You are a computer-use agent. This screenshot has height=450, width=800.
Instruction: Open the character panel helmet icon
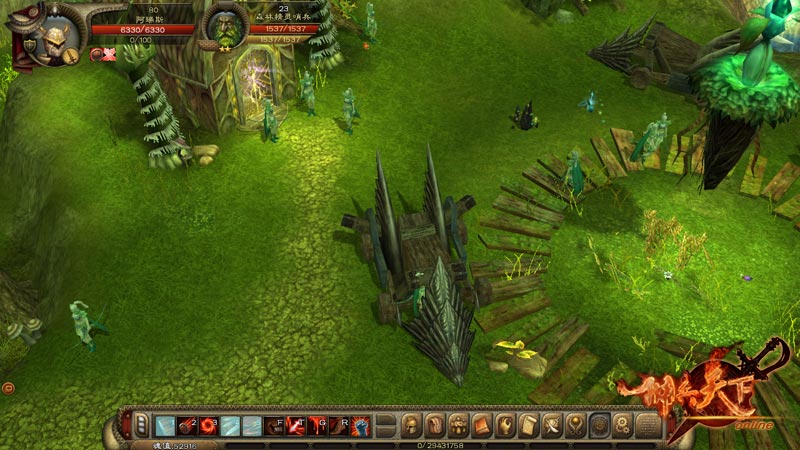(x=411, y=424)
